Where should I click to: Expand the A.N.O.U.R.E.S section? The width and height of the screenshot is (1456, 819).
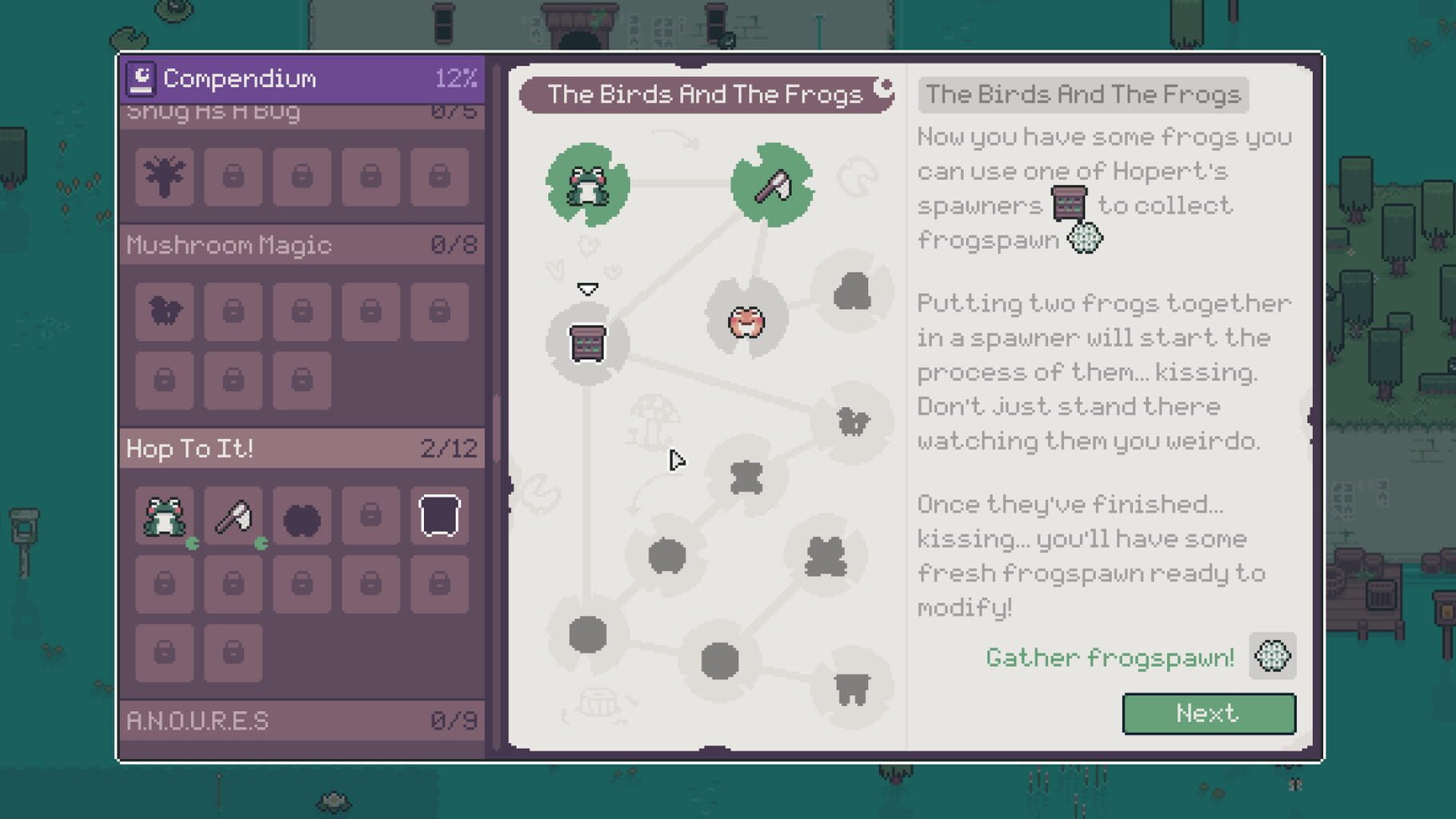(x=304, y=719)
